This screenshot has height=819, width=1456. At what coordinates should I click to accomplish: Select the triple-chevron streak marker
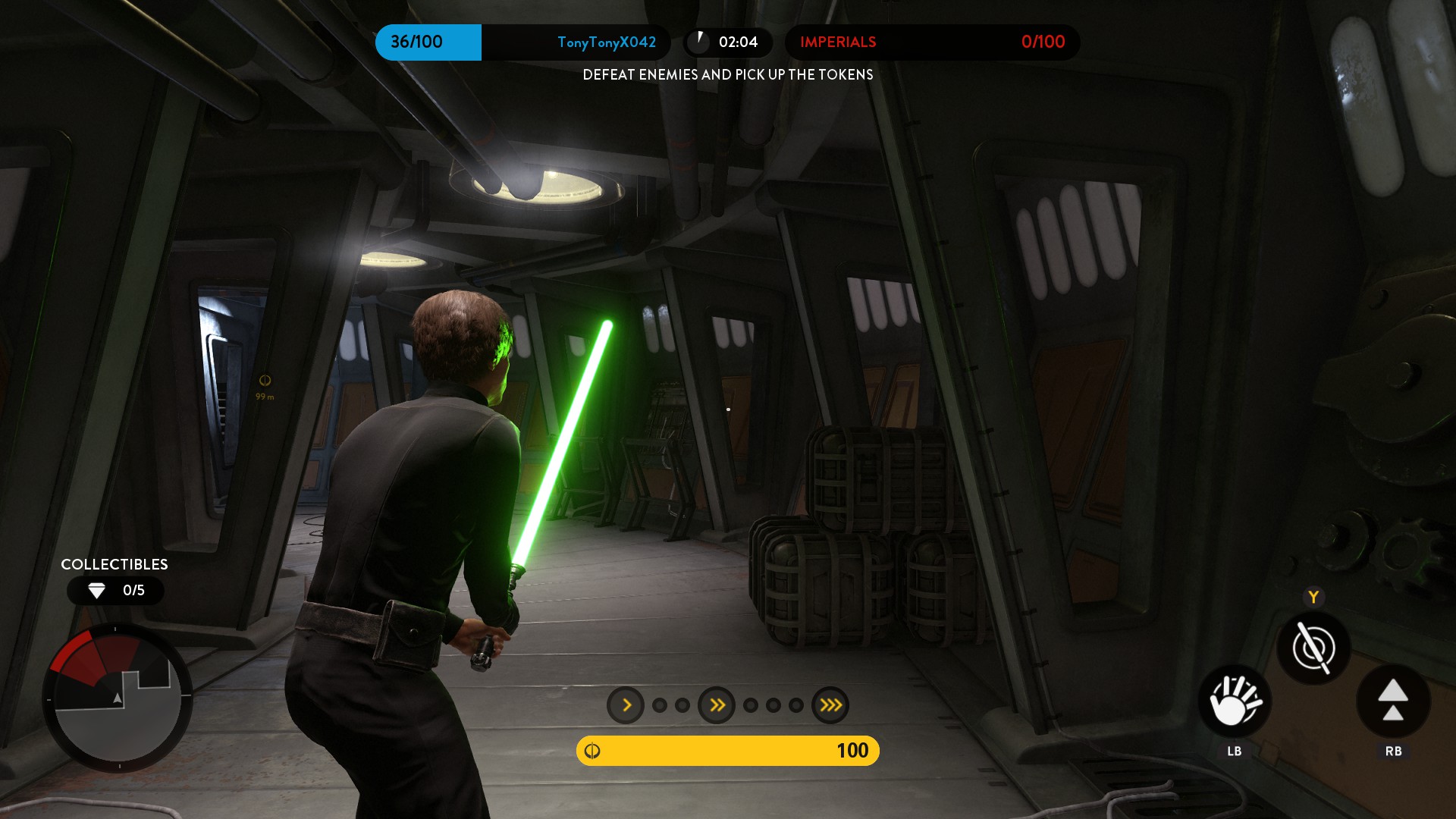tap(830, 705)
